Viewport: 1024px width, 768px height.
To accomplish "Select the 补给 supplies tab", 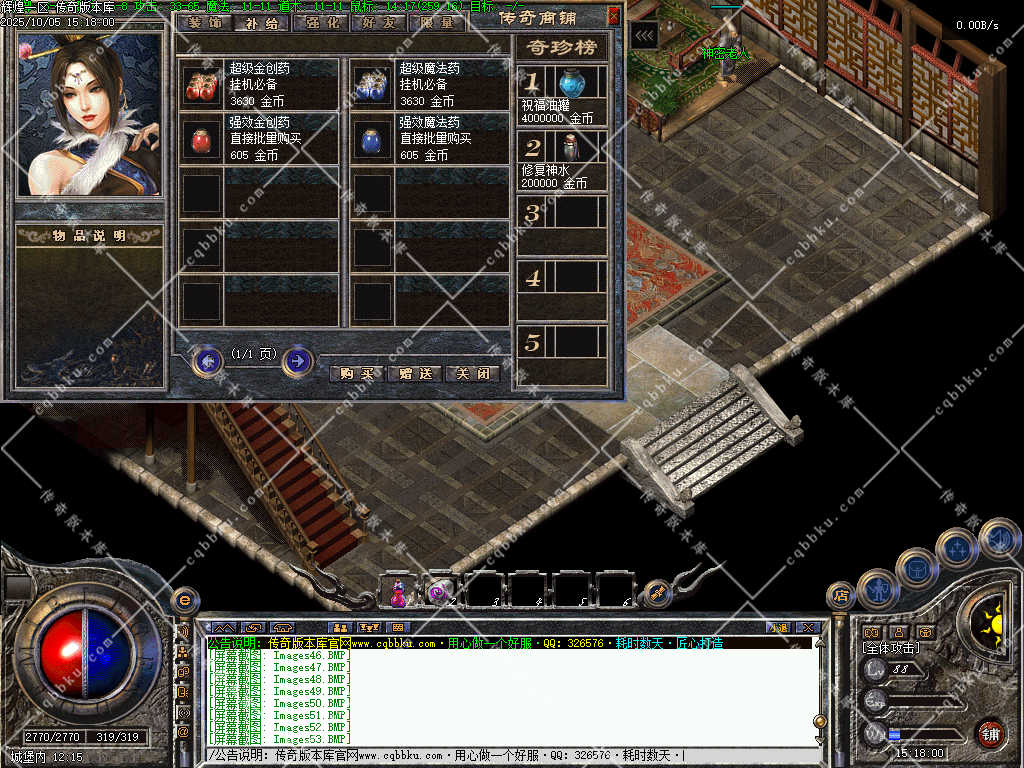I will pyautogui.click(x=262, y=22).
